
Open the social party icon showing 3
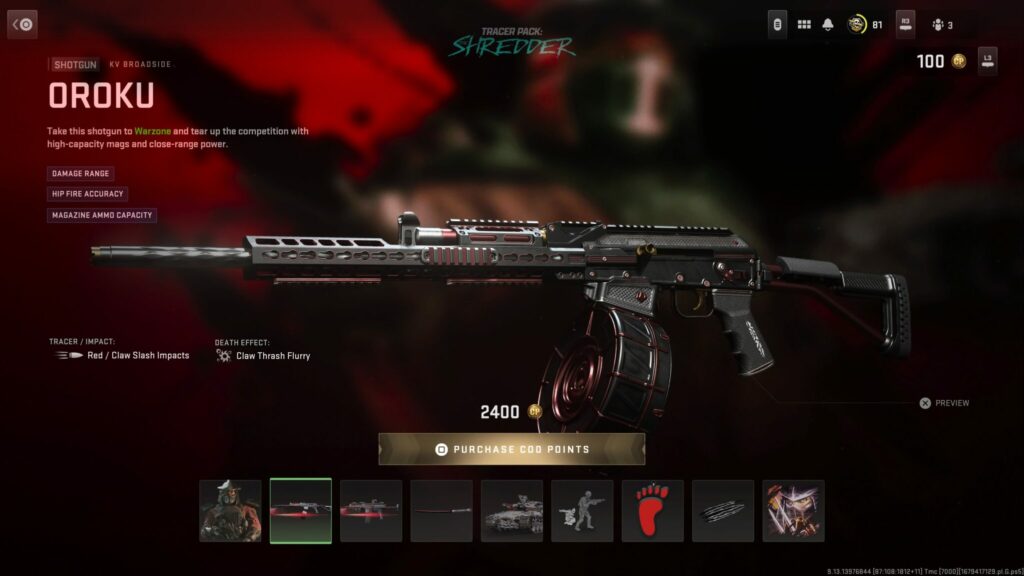[938, 25]
